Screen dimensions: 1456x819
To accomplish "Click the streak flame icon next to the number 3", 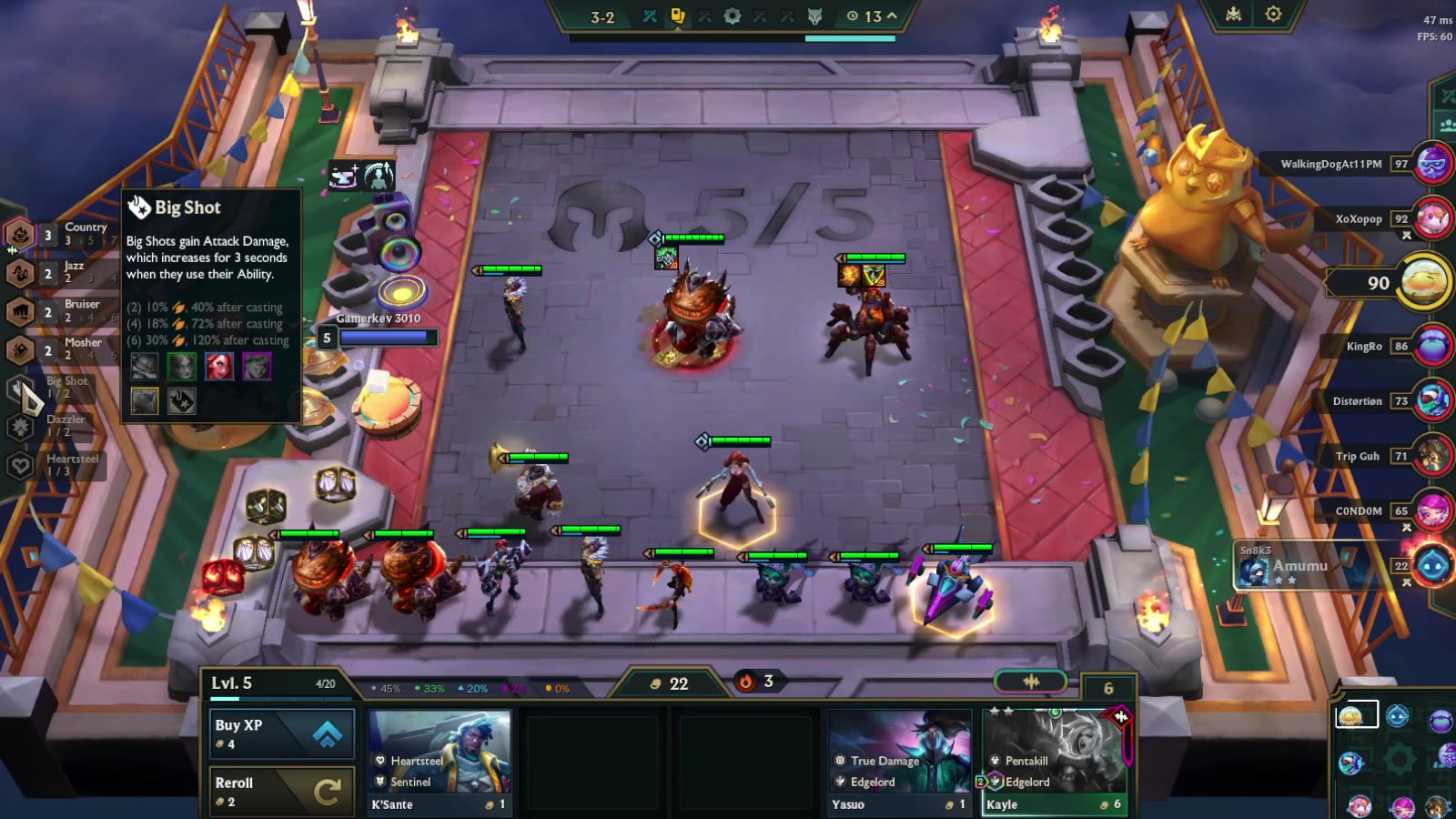I will click(x=746, y=679).
